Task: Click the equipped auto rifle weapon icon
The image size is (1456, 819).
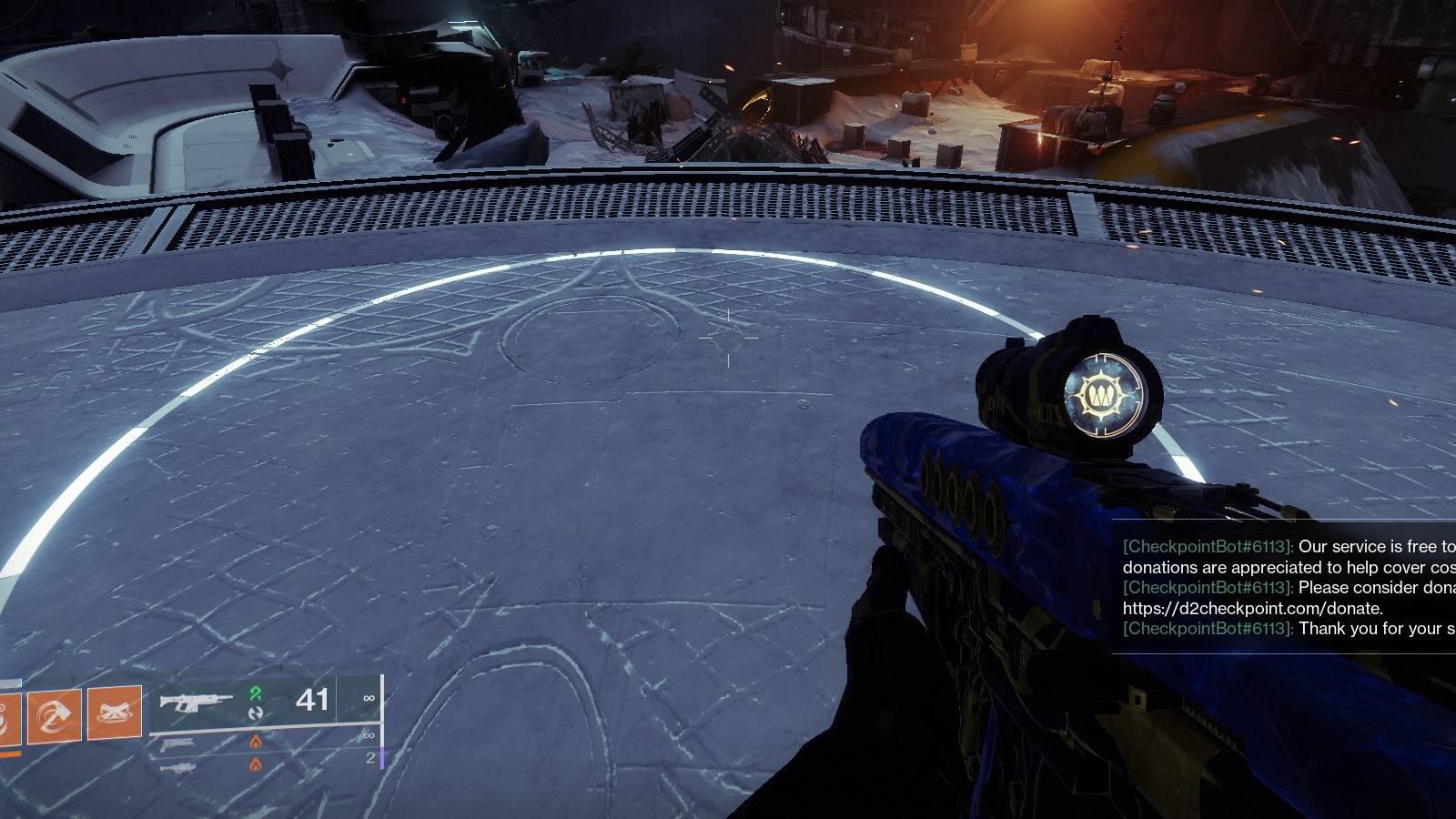Action: (x=196, y=703)
